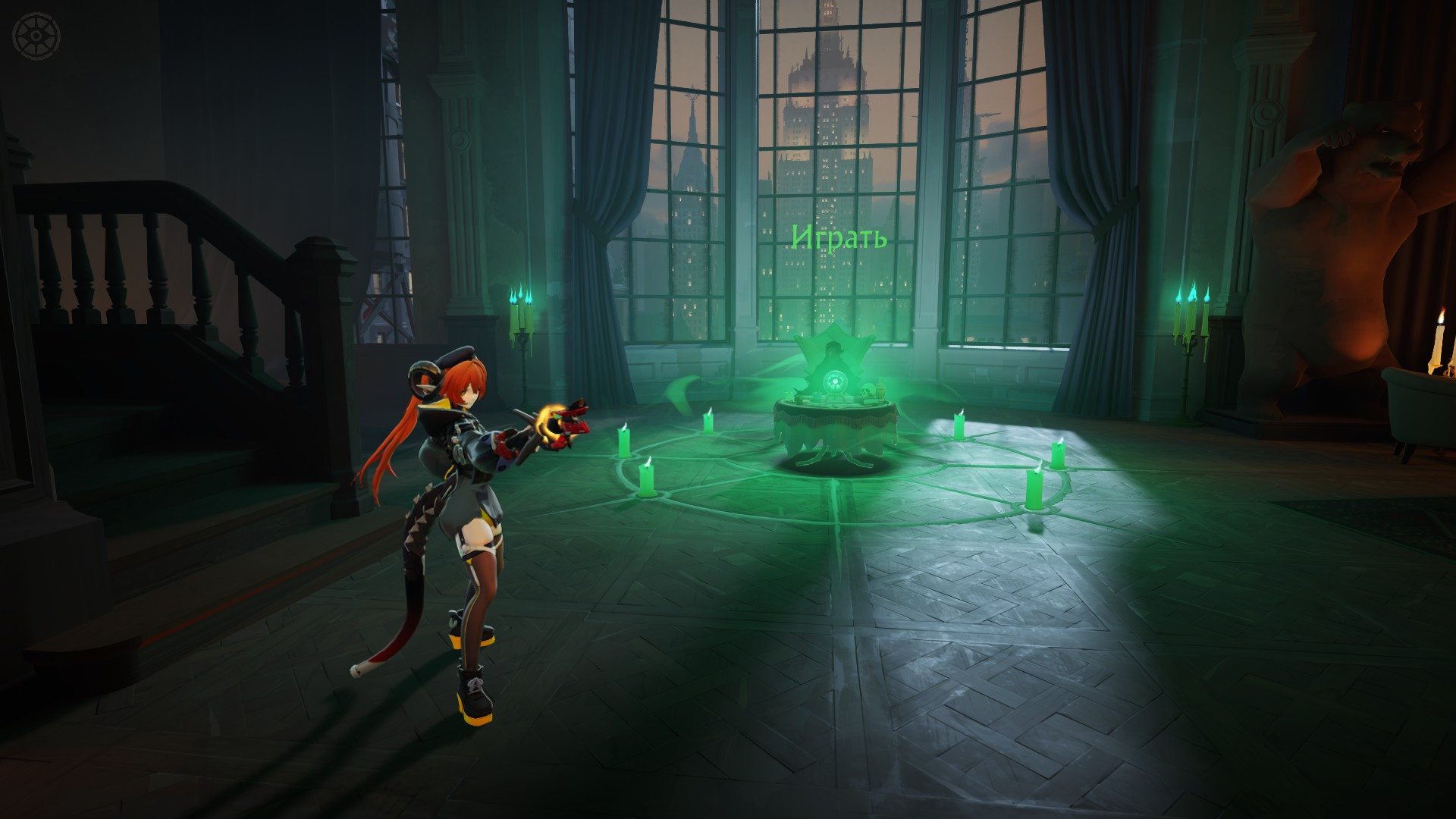1456x819 pixels.
Task: Click the wall candelabra near the left window
Action: point(522,318)
